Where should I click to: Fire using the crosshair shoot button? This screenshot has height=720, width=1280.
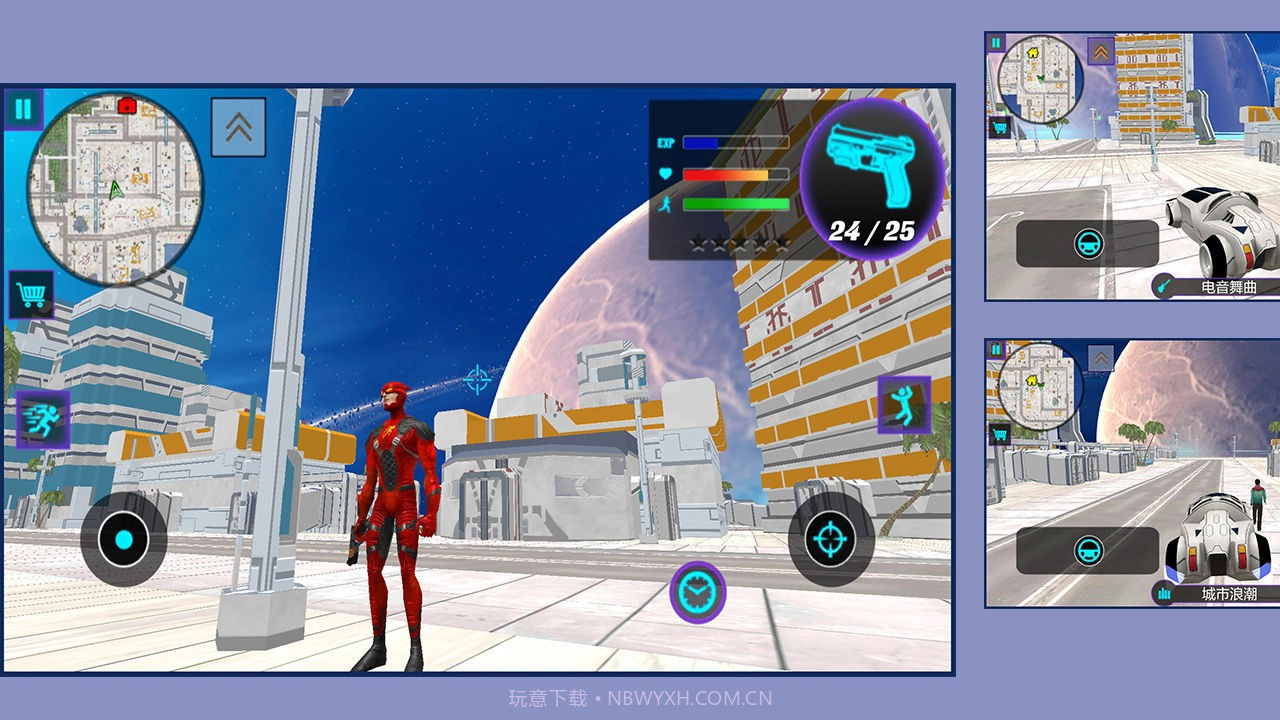point(830,540)
